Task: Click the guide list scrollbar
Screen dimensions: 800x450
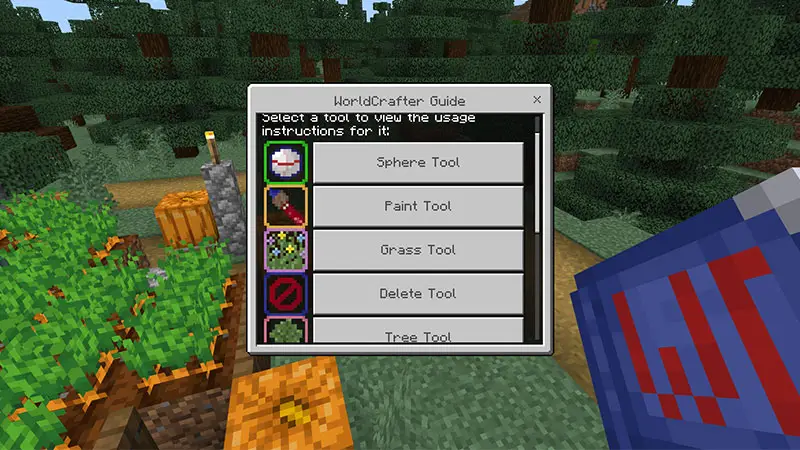Action: coord(538,180)
